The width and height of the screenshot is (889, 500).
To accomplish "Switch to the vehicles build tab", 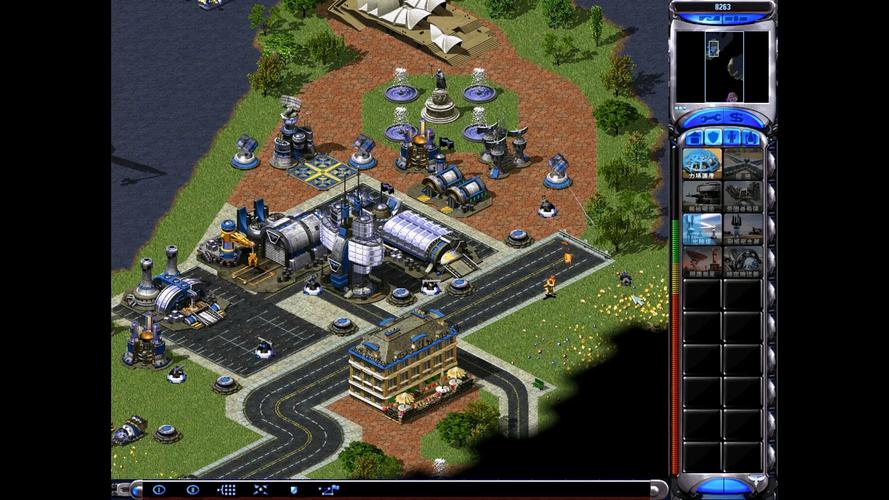I will pyautogui.click(x=752, y=137).
